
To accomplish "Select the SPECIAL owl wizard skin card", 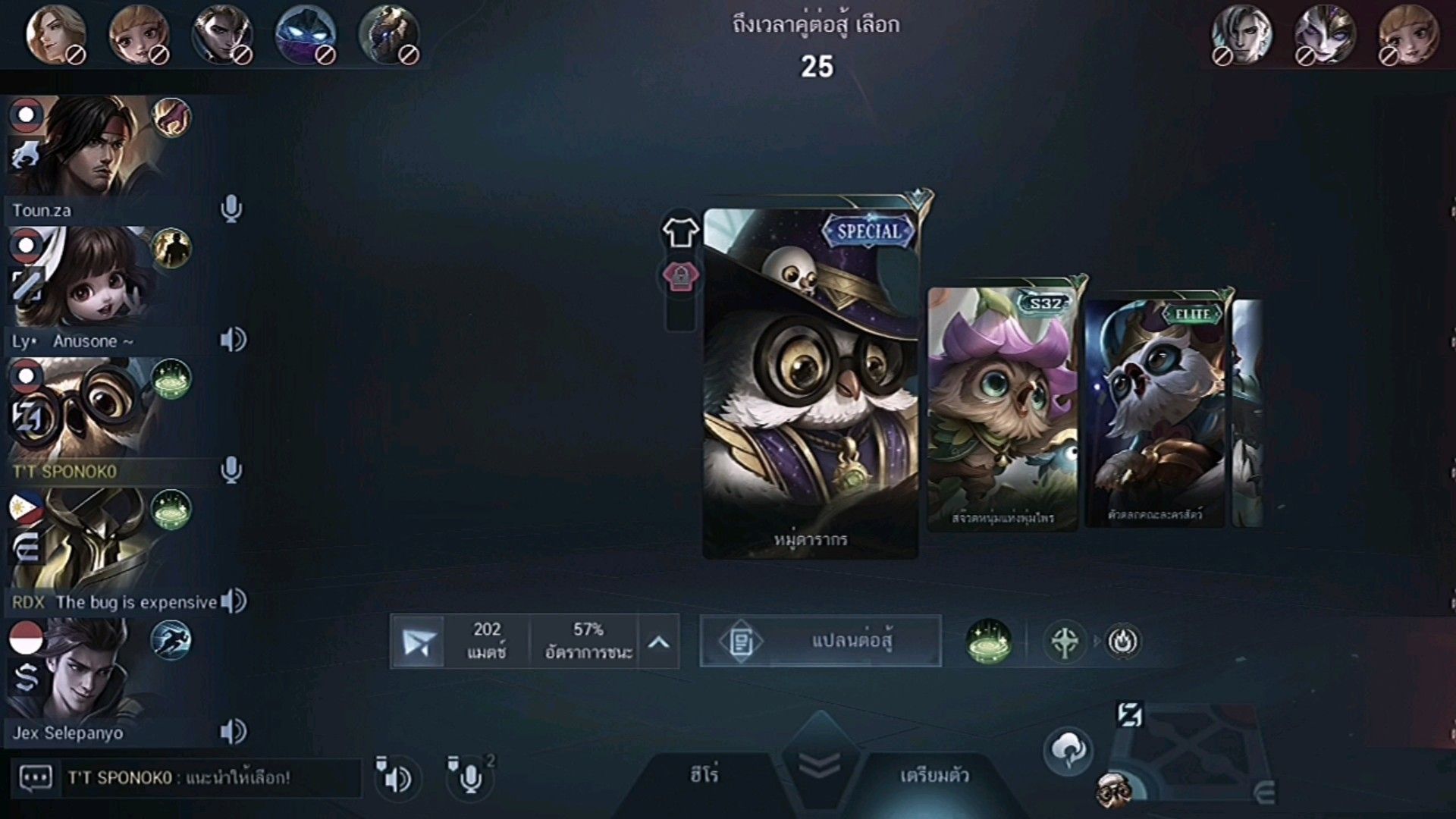I will (810, 383).
